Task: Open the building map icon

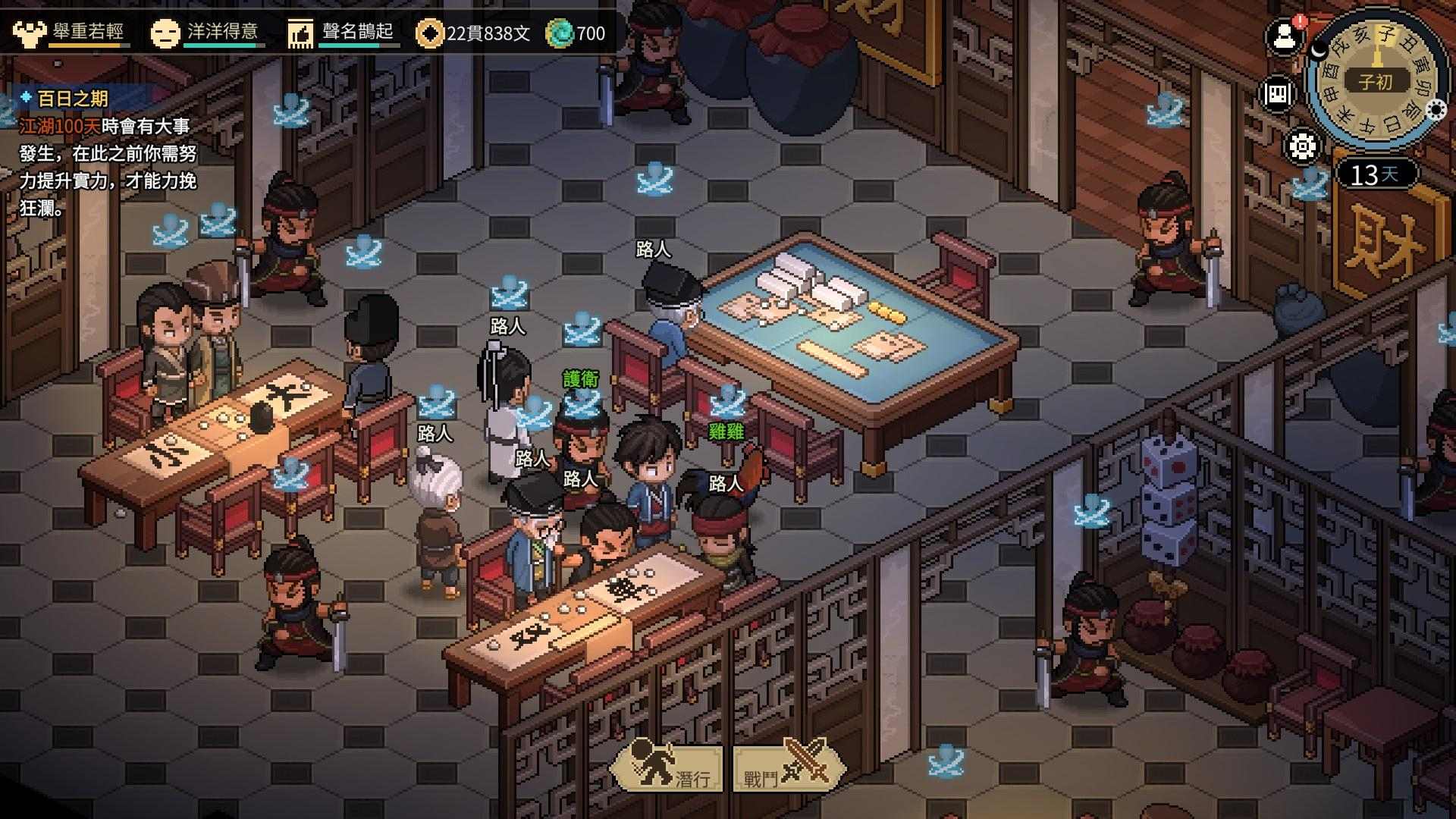Action: point(1278,93)
